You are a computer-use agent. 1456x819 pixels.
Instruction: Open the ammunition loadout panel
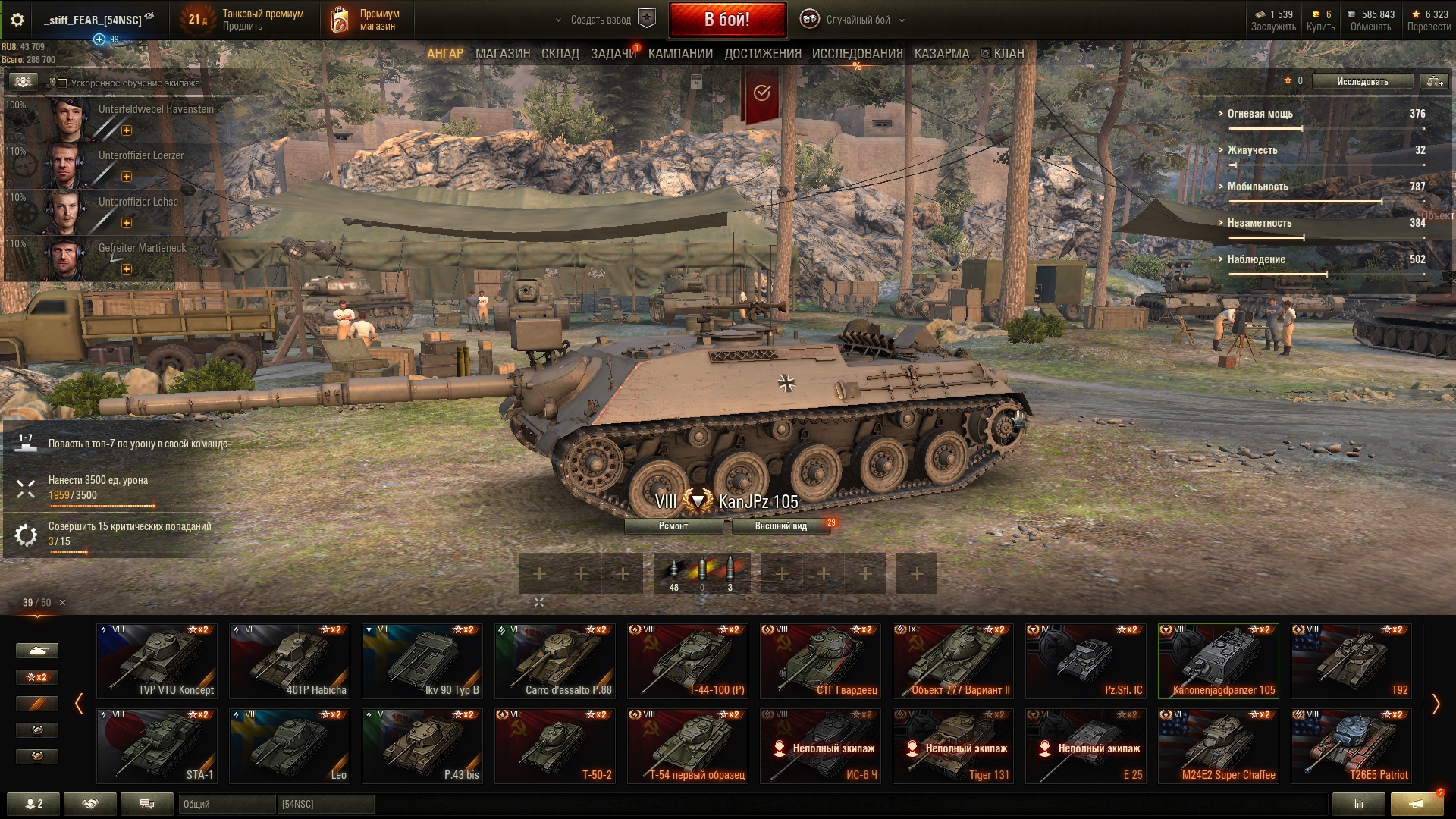pos(701,573)
